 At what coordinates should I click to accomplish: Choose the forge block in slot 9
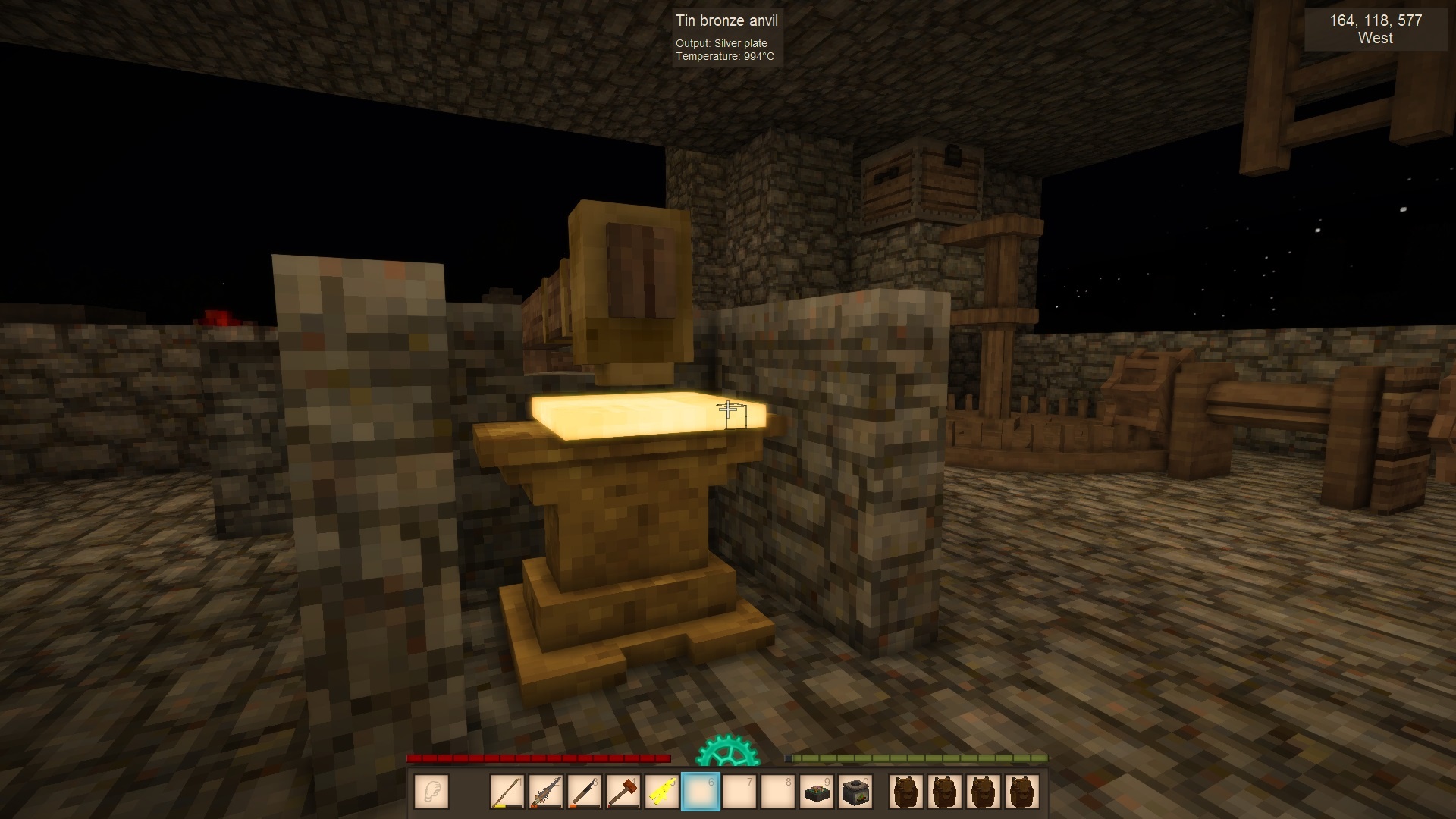[817, 792]
